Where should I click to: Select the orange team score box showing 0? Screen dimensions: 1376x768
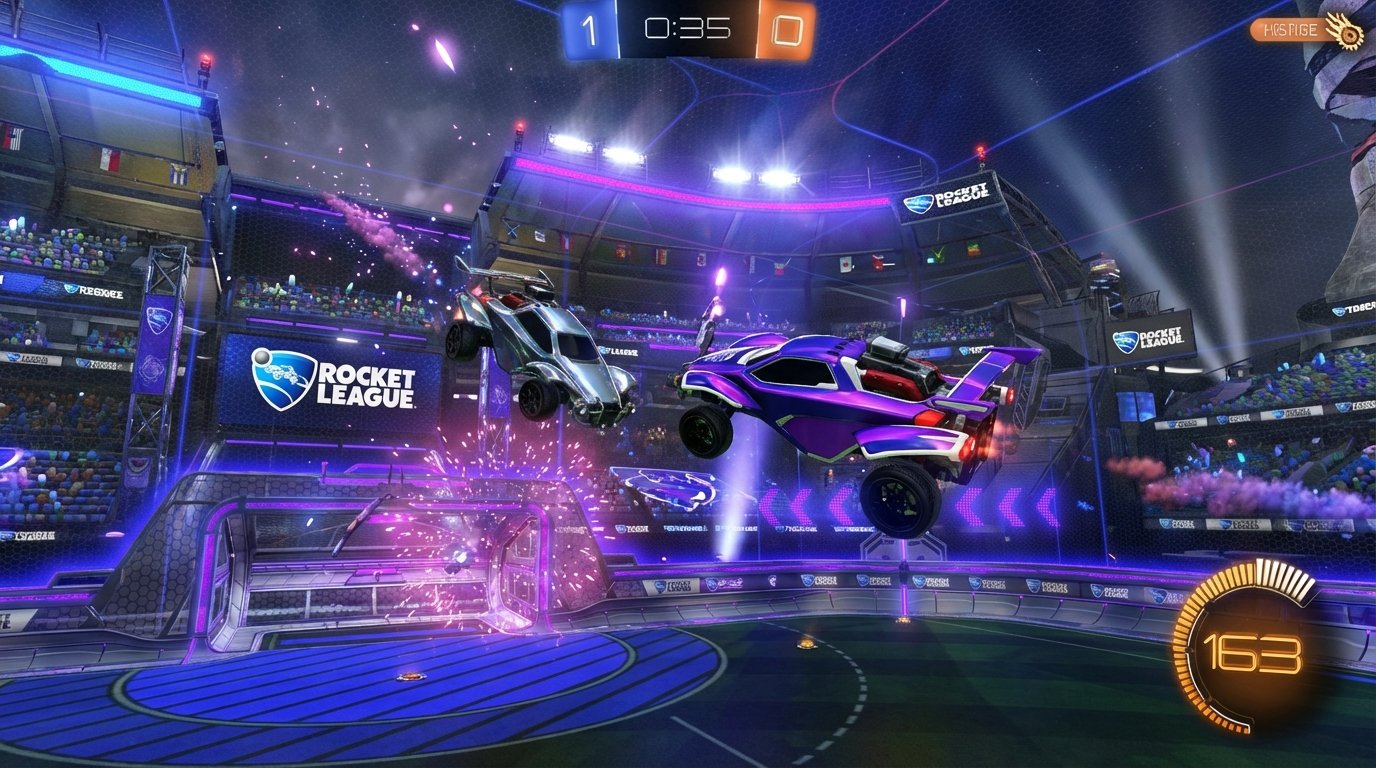click(787, 30)
